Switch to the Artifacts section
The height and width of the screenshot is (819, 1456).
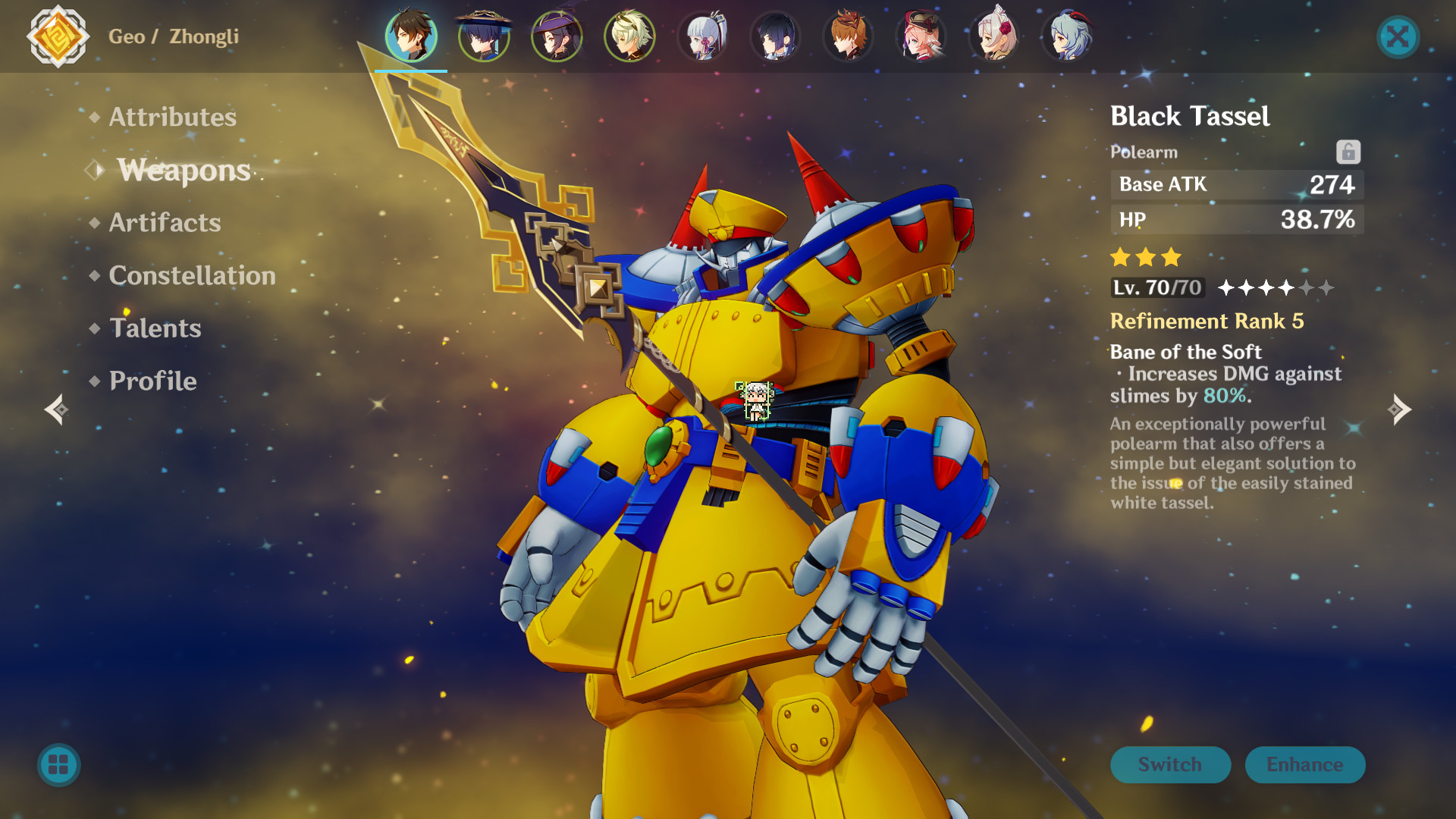coord(164,222)
